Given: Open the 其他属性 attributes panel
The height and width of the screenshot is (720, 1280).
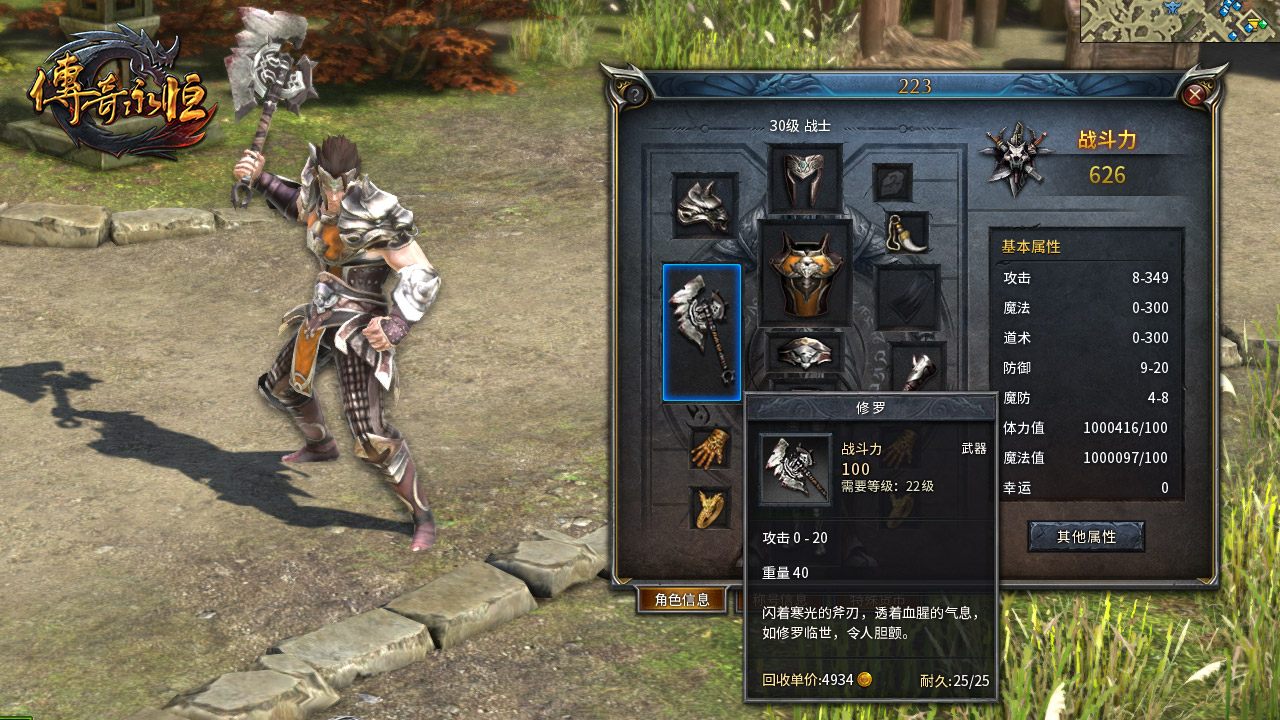Looking at the screenshot, I should (x=1088, y=535).
